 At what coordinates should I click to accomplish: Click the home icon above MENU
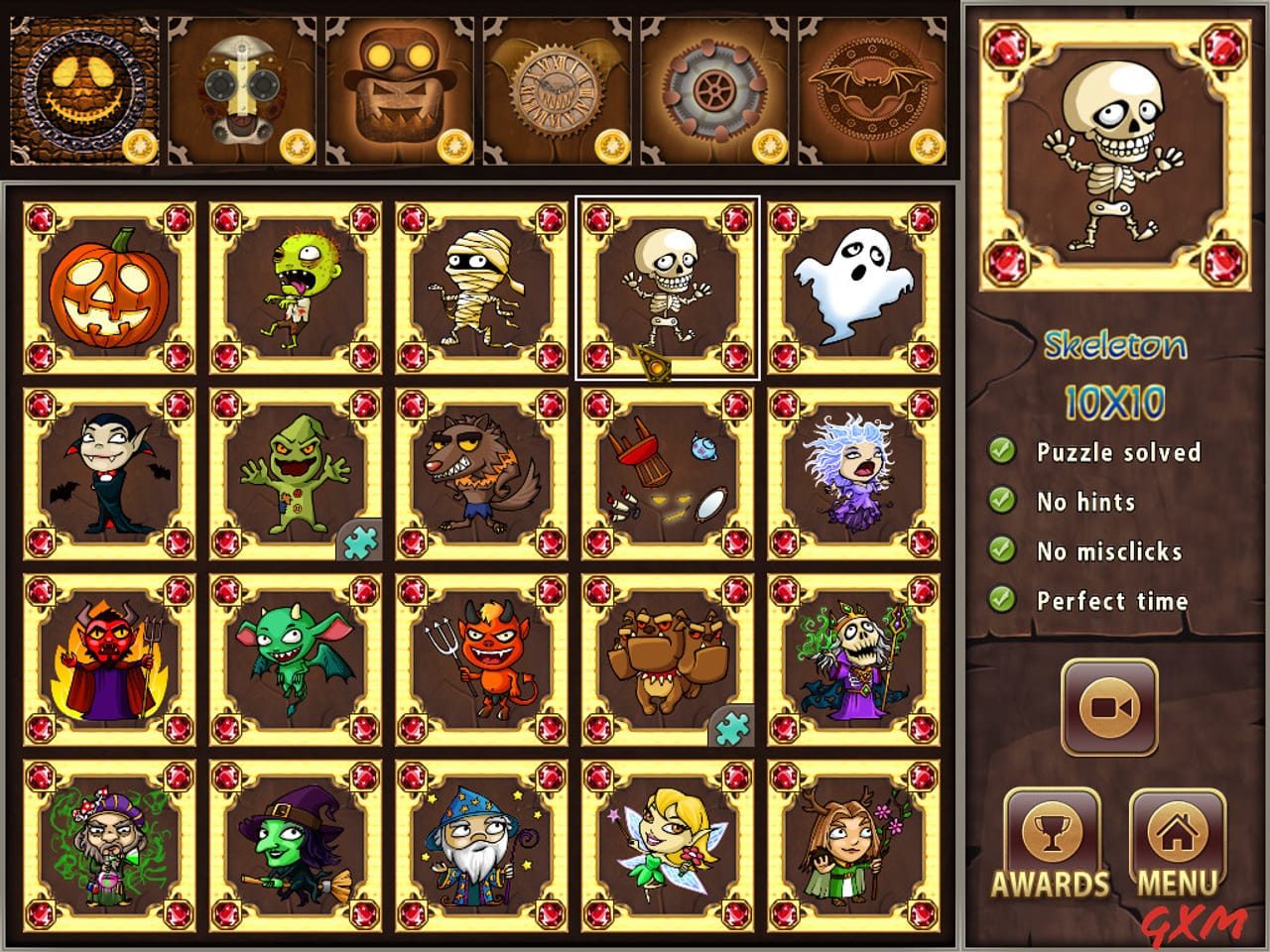pos(1177,831)
